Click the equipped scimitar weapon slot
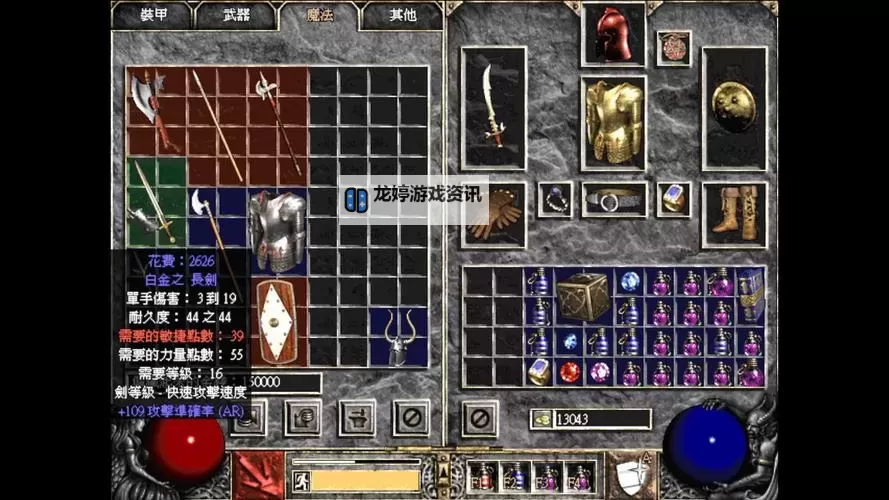The image size is (889, 500). click(493, 106)
